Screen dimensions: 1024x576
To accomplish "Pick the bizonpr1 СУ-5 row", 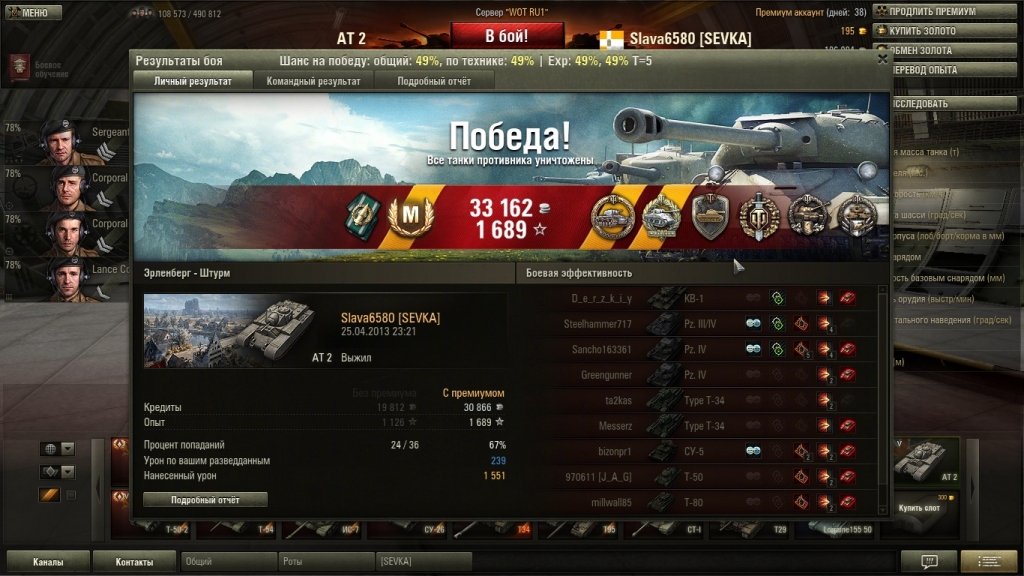I will point(700,451).
